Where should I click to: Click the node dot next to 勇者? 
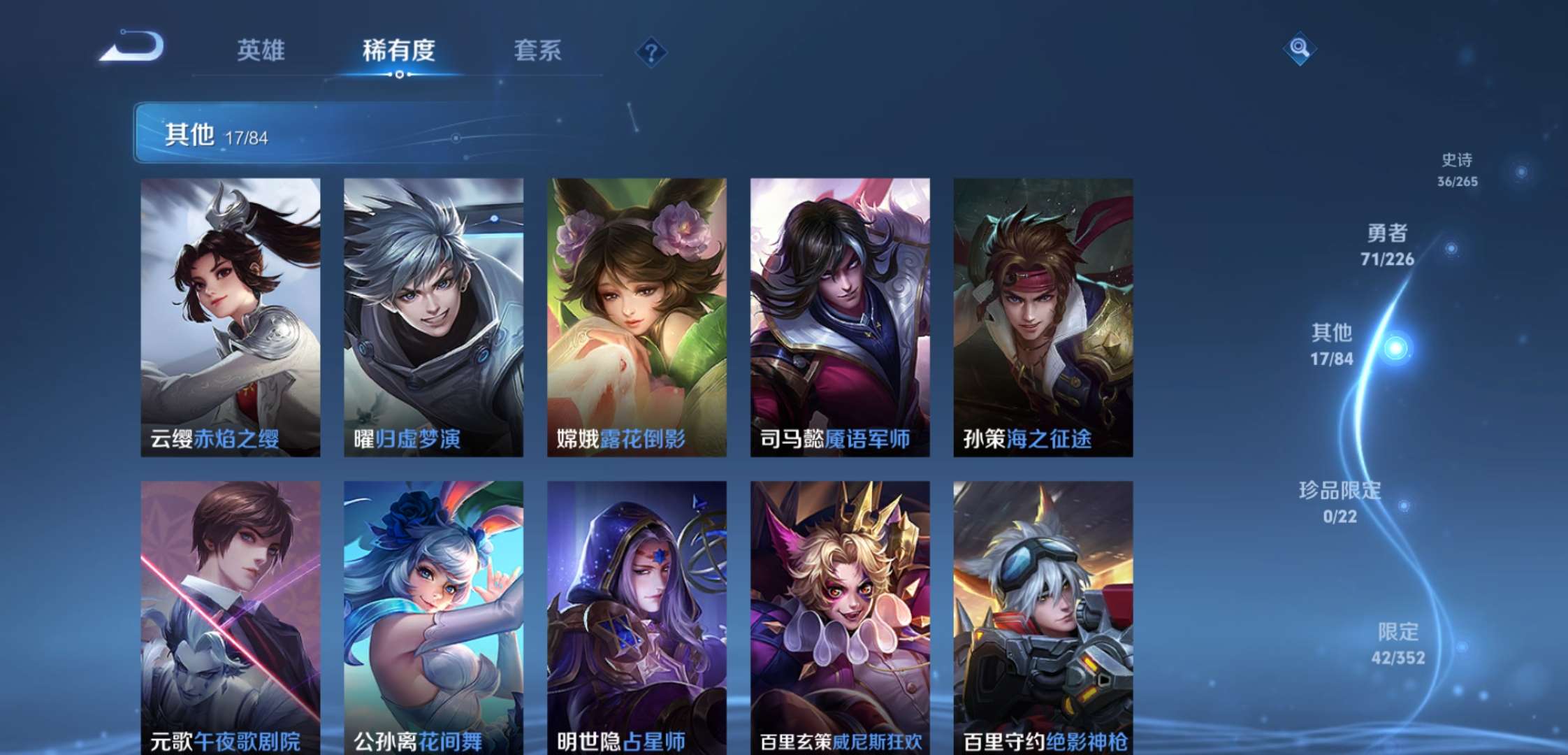1451,248
